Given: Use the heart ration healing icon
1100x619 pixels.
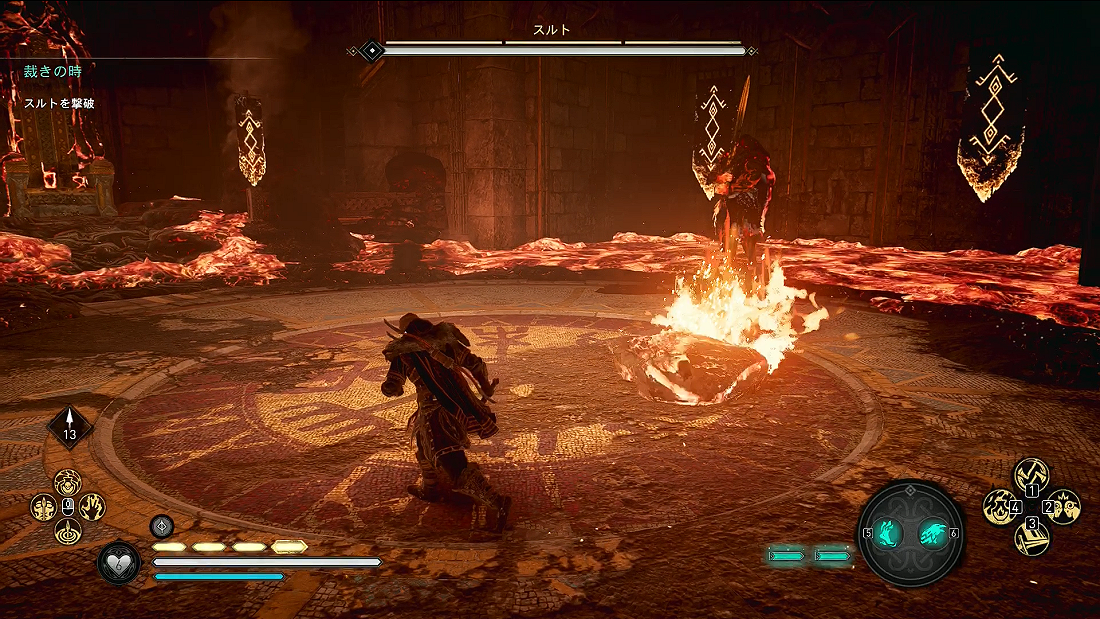Looking at the screenshot, I should point(118,562).
